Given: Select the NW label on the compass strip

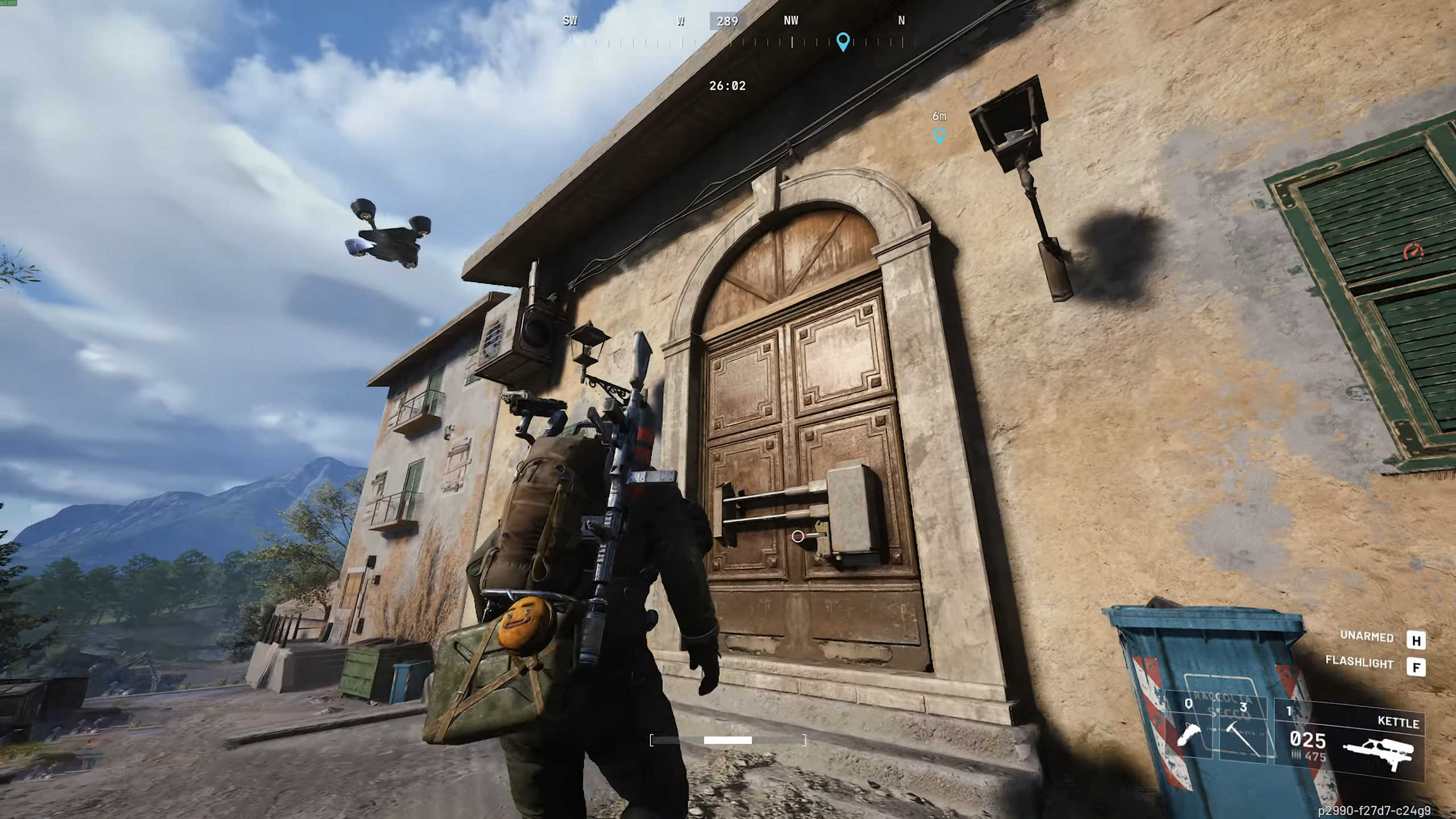Looking at the screenshot, I should (790, 21).
